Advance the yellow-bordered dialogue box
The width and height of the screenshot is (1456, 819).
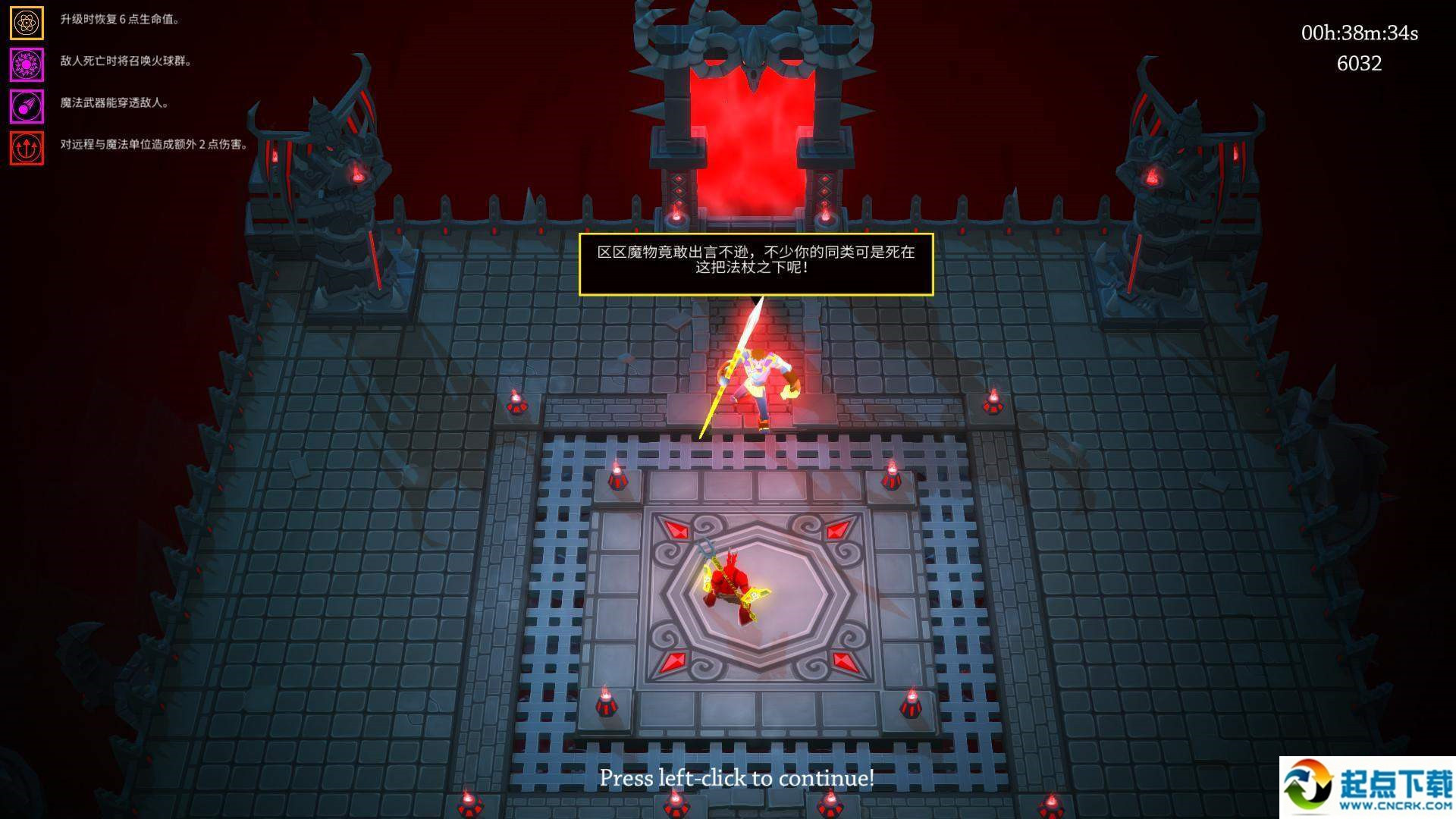click(x=755, y=263)
